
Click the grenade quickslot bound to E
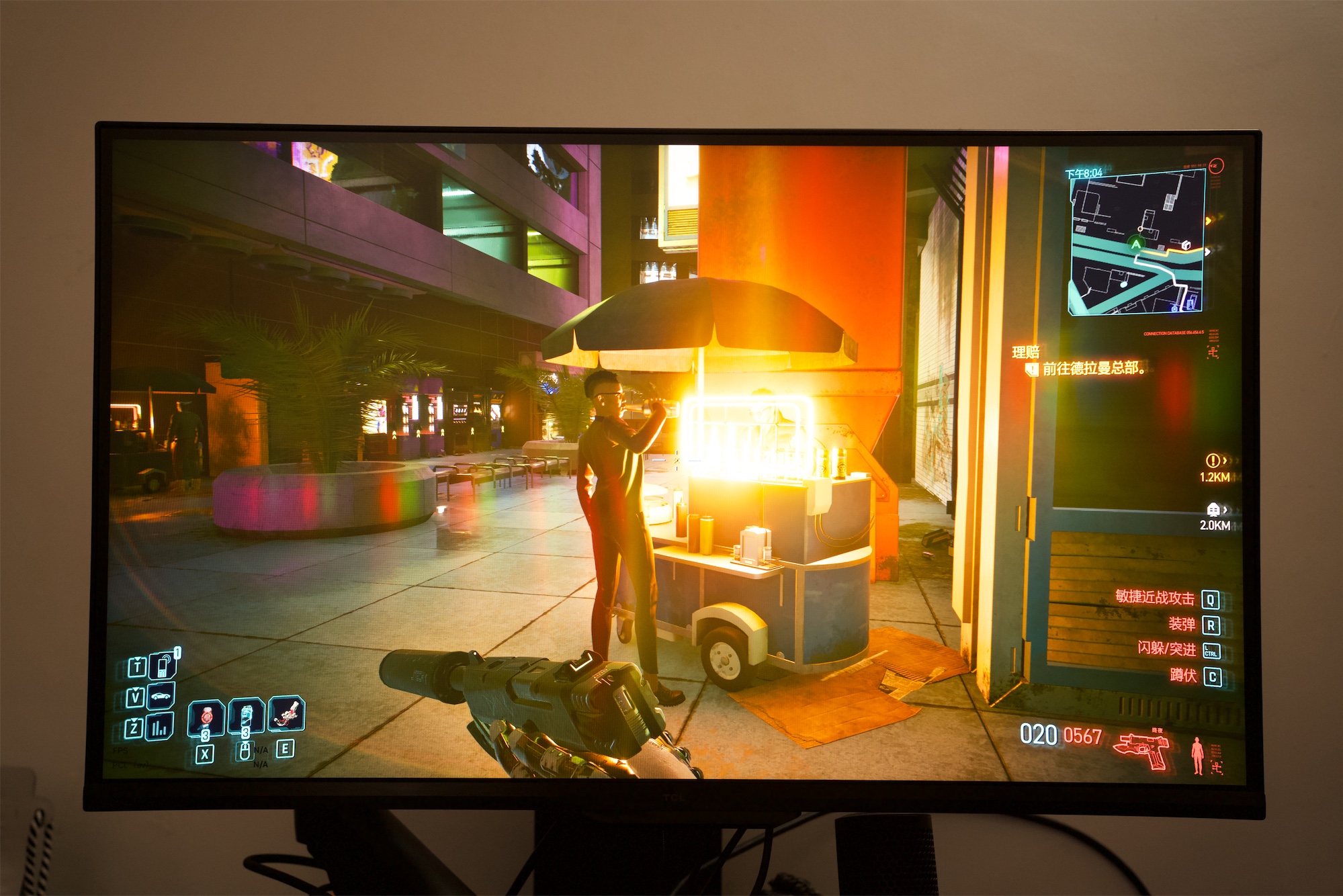[x=286, y=715]
